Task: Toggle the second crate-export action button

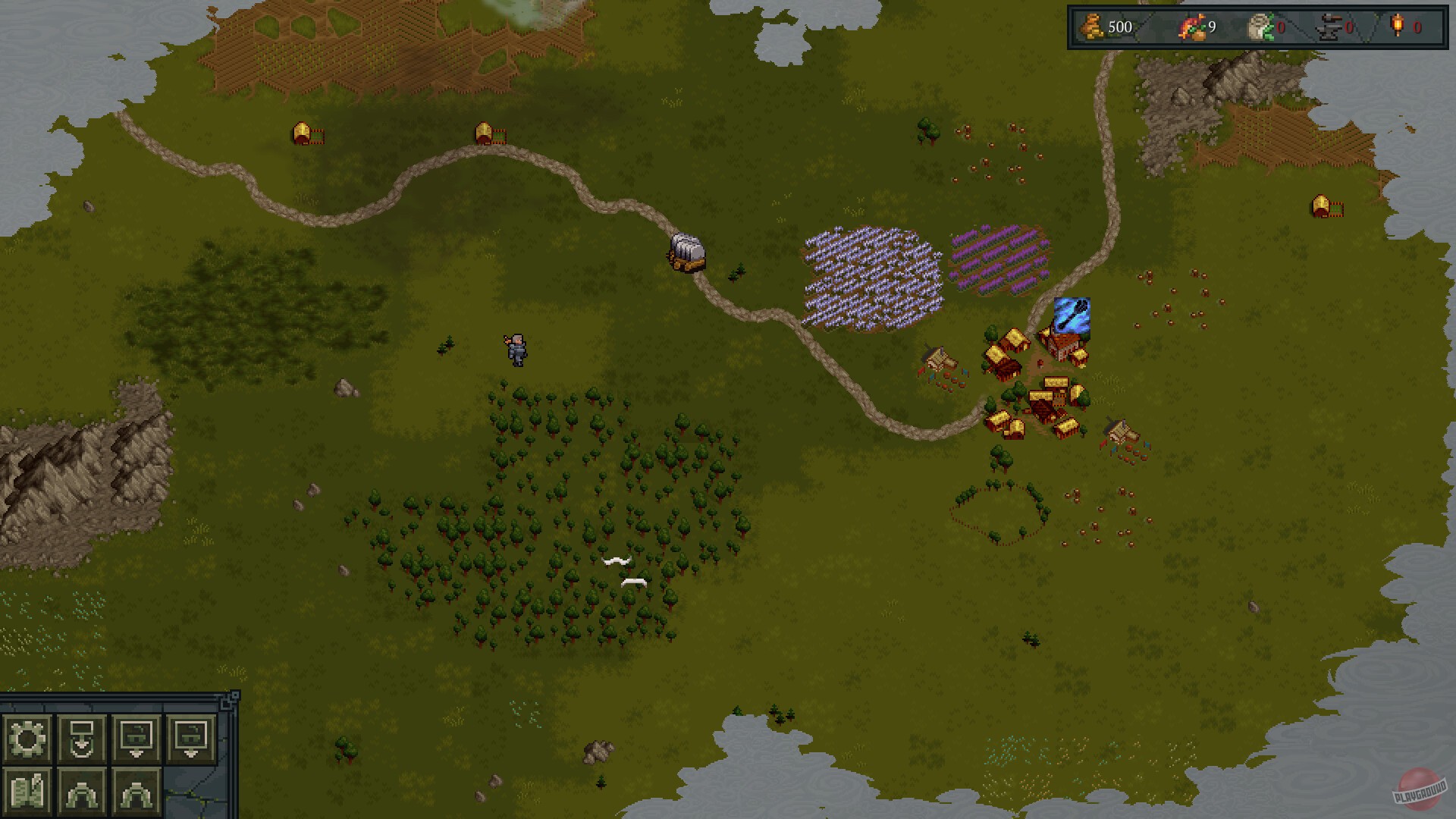Action: click(x=190, y=739)
